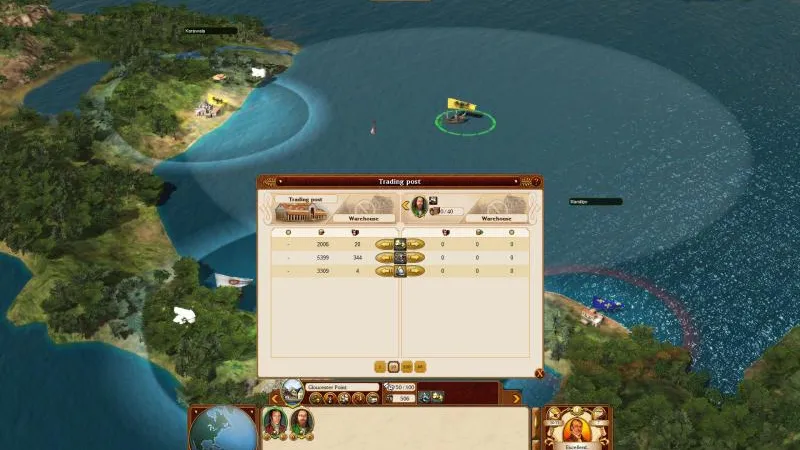
Task: Go to the previous town with left arrow
Action: tap(273, 398)
